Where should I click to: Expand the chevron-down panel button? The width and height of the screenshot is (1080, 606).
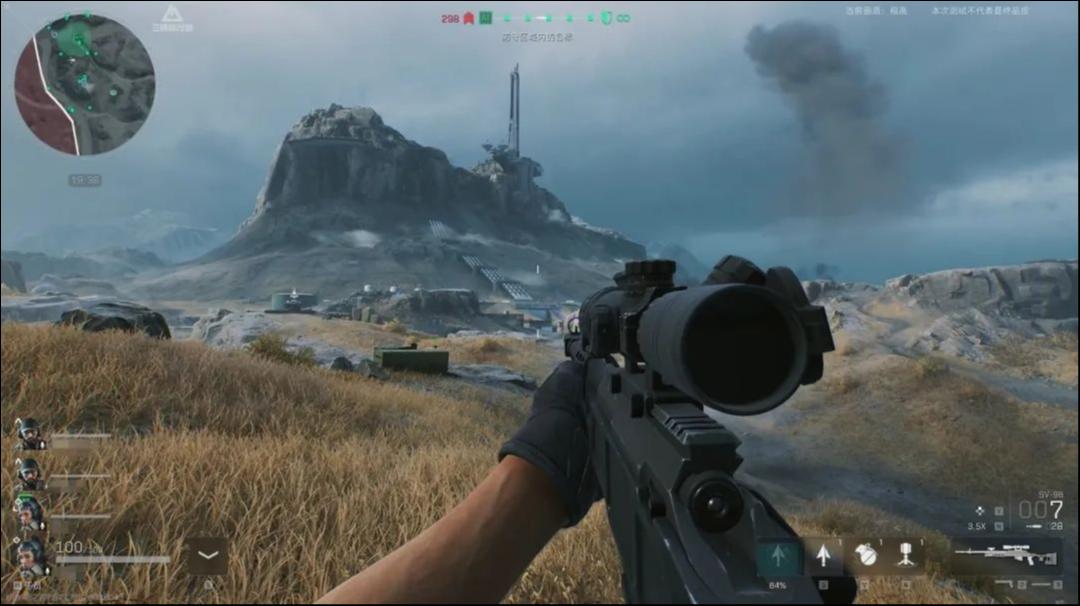[x=207, y=555]
